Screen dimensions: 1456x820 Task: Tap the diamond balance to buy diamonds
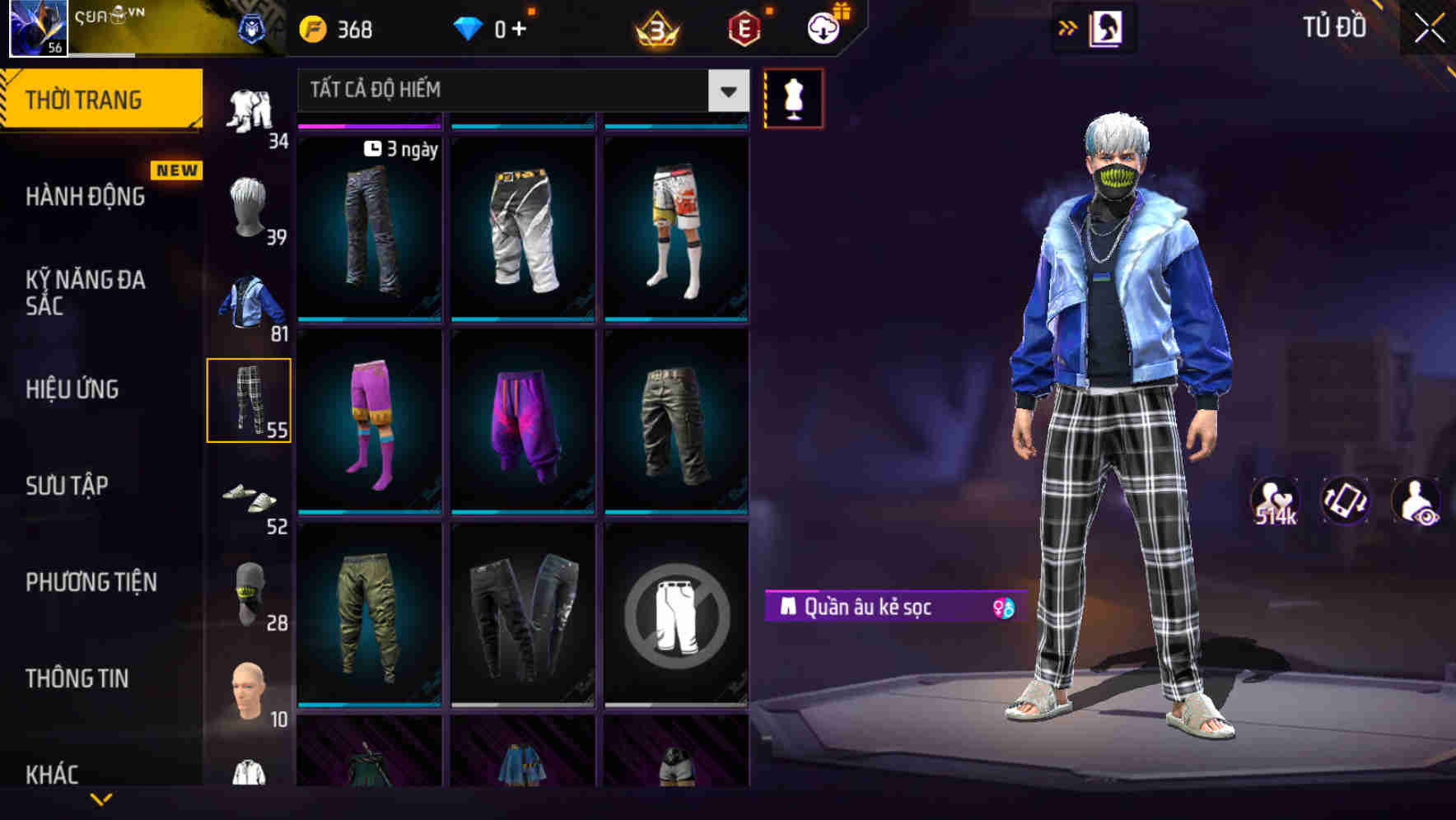[x=494, y=27]
